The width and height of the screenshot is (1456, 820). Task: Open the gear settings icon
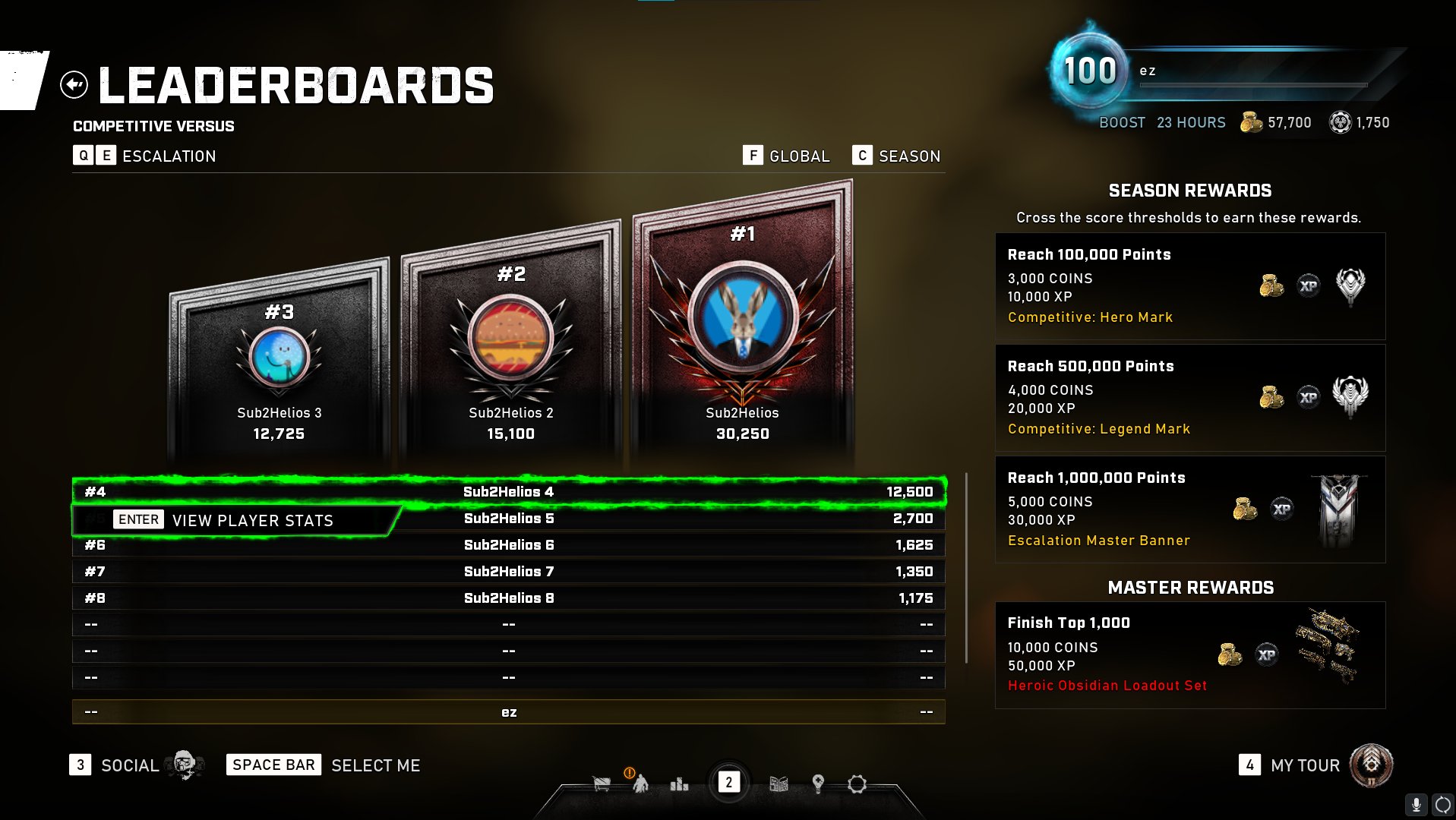click(x=857, y=785)
